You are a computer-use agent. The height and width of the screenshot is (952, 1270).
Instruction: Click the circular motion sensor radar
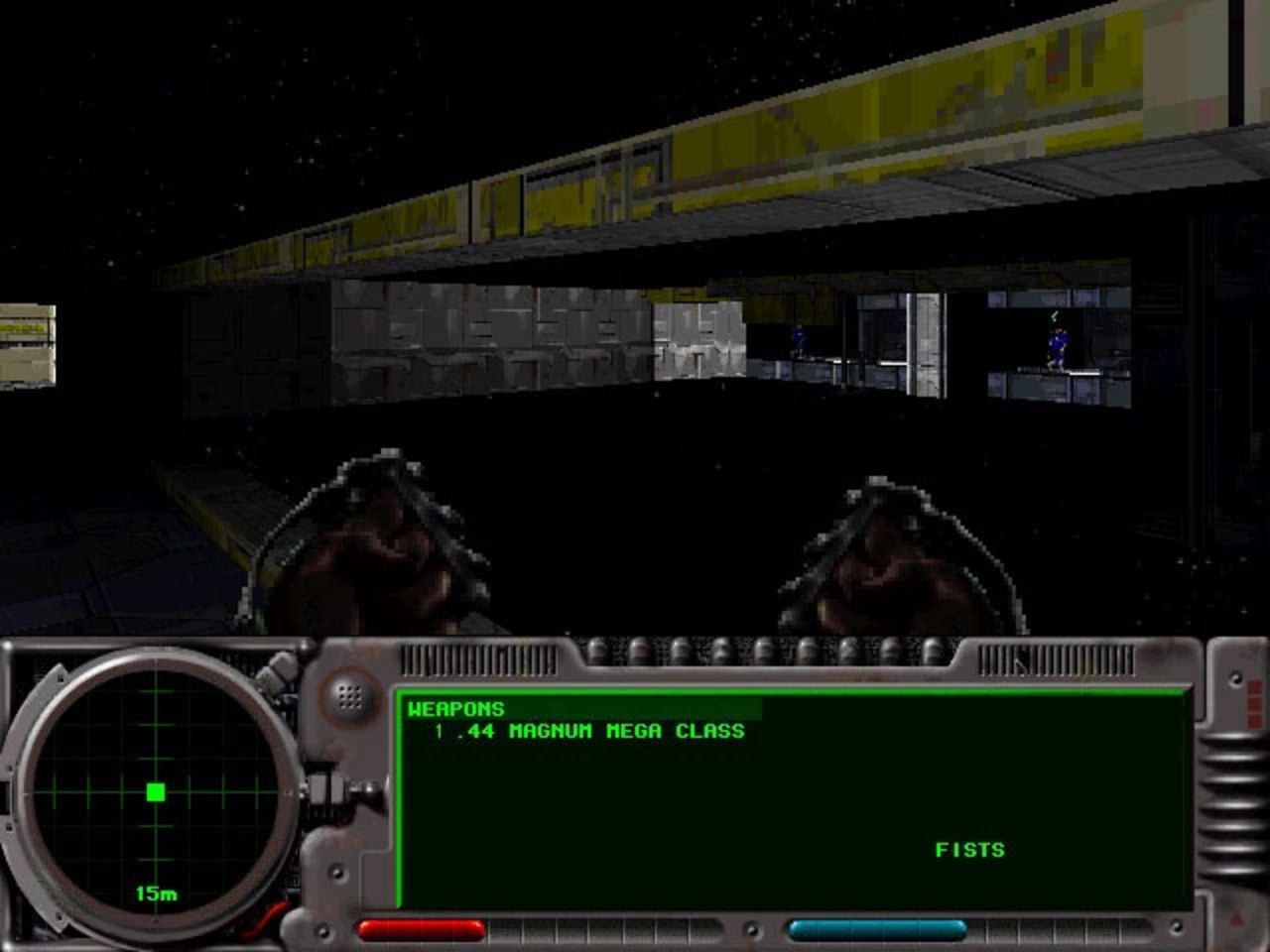point(156,792)
